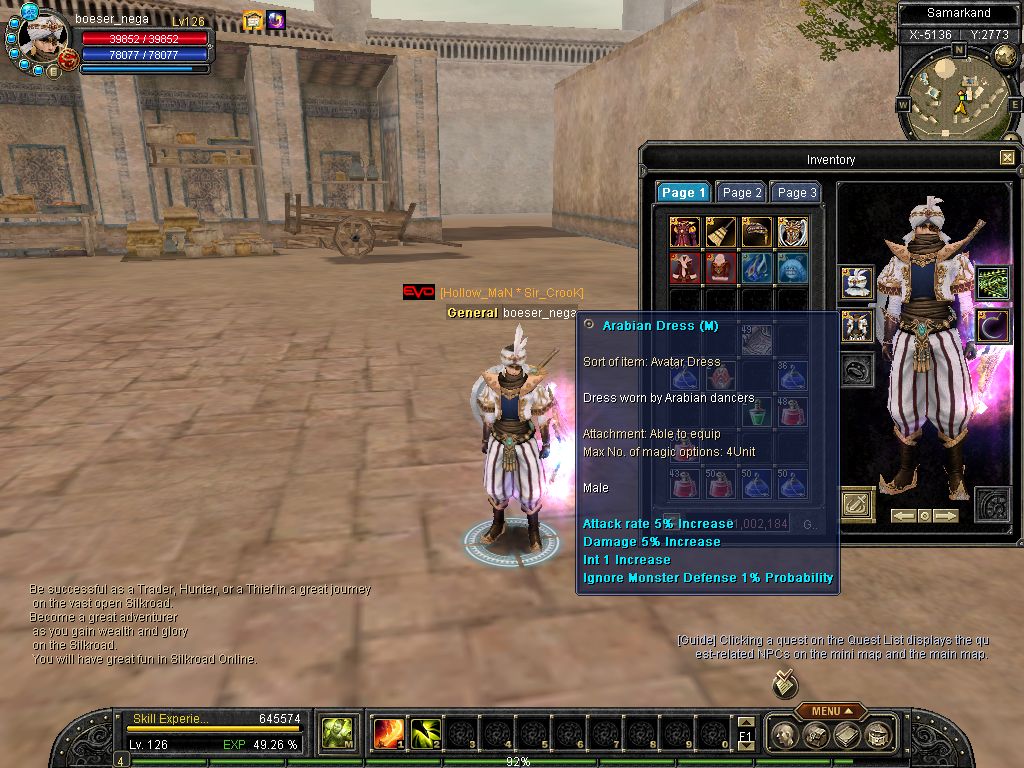Click the equipped green pattern item slot
This screenshot has height=768, width=1024.
[x=991, y=283]
